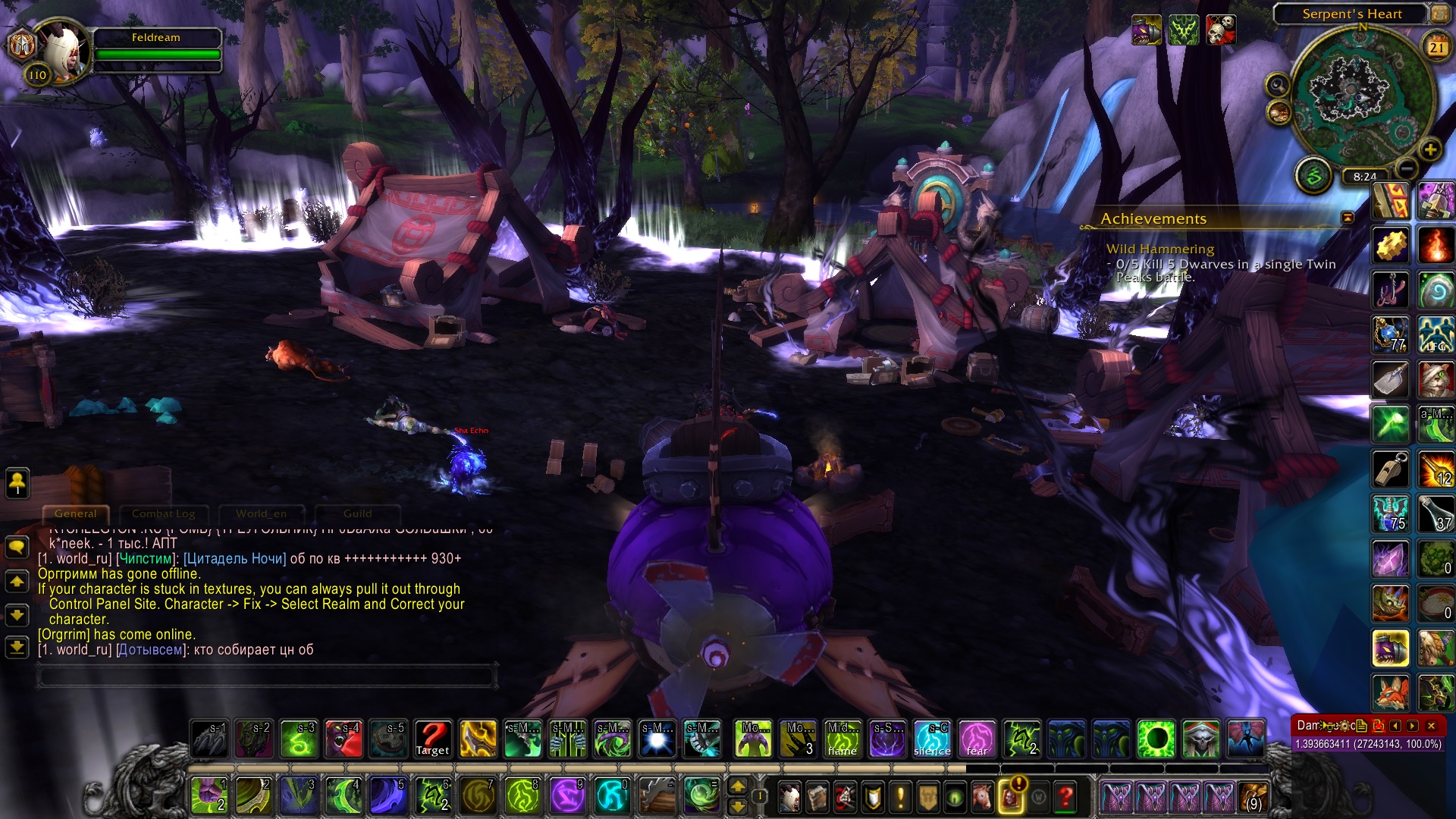Click the Wild Hammering achievement entry
Screen dimensions: 1456x819
point(1159,249)
